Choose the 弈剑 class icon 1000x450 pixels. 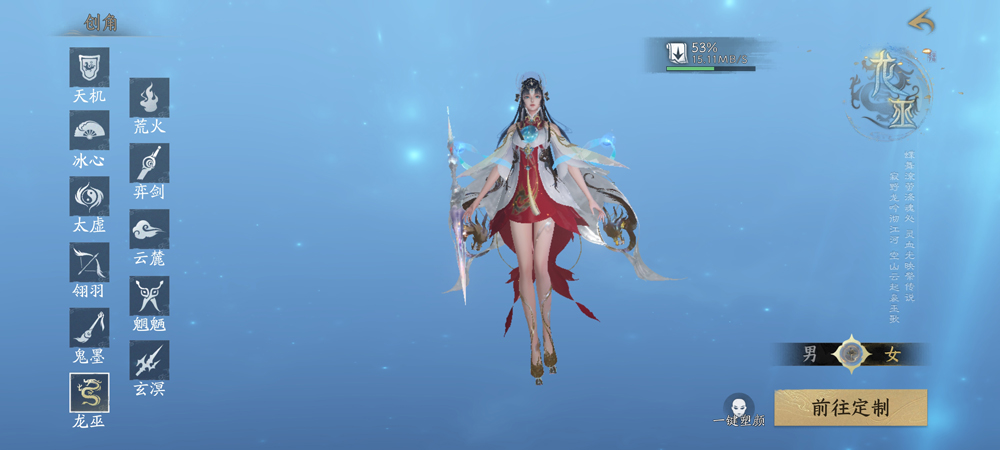tap(149, 163)
